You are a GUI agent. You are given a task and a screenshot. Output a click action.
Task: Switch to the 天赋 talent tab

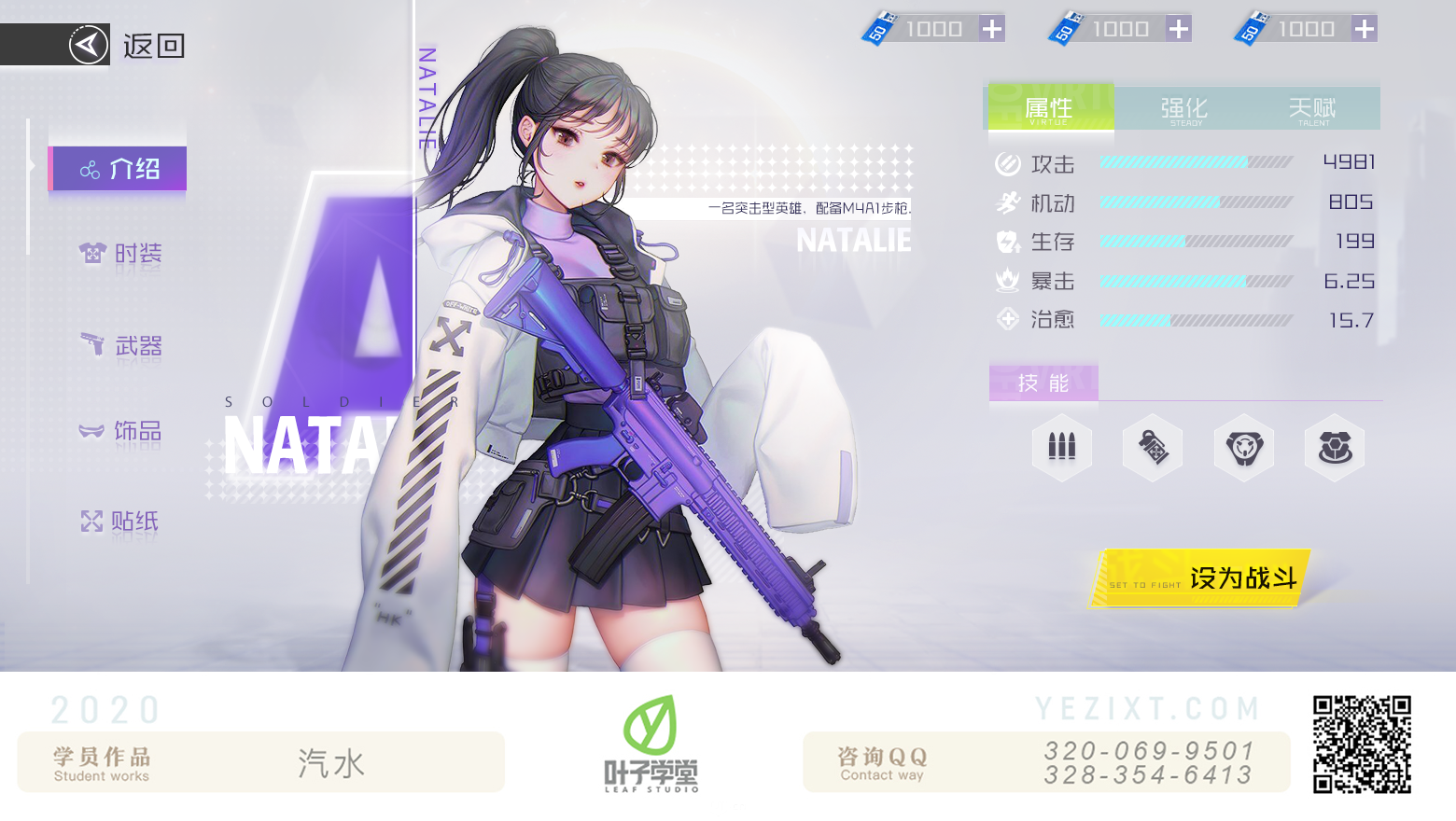[x=1312, y=109]
